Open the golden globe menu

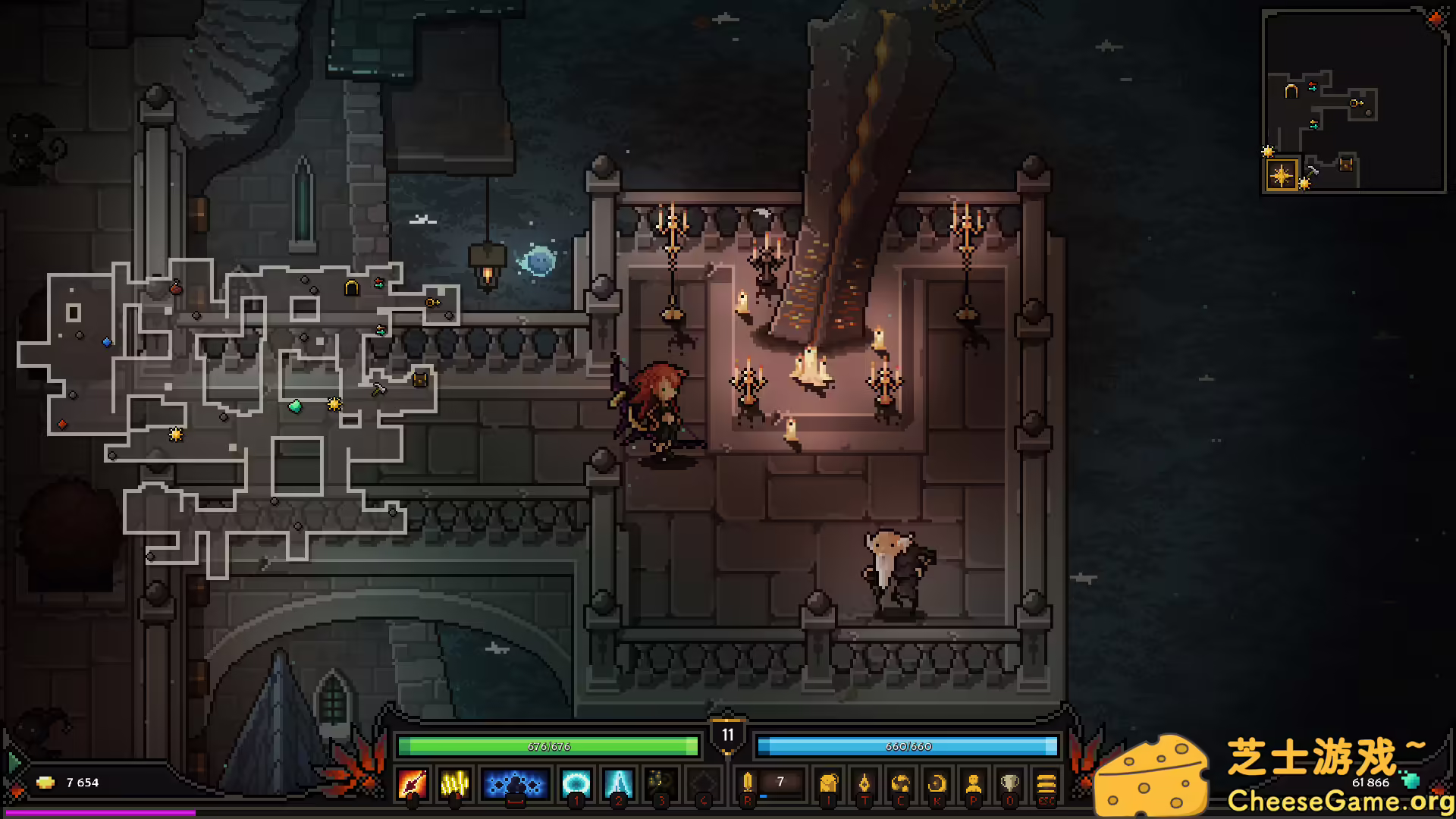pos(900,783)
